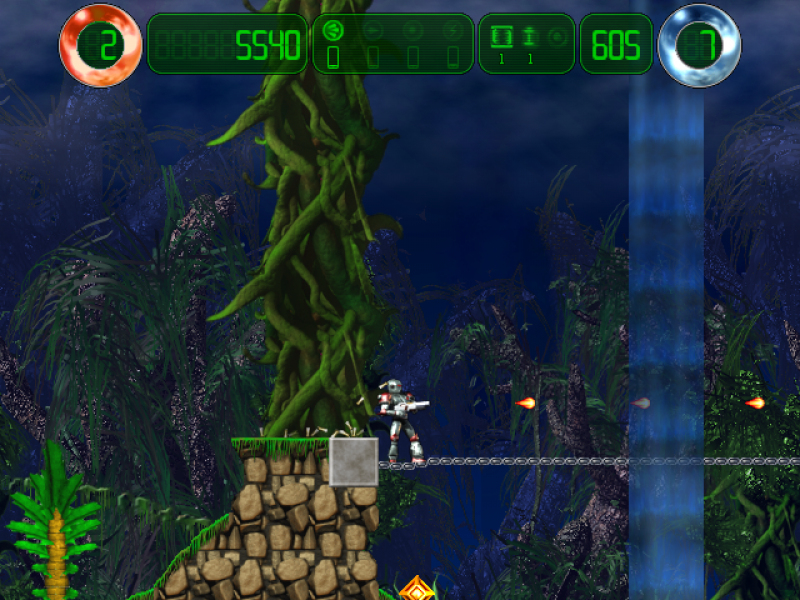Image resolution: width=800 pixels, height=600 pixels.
Task: Use the wide canister item icon
Action: 502,37
